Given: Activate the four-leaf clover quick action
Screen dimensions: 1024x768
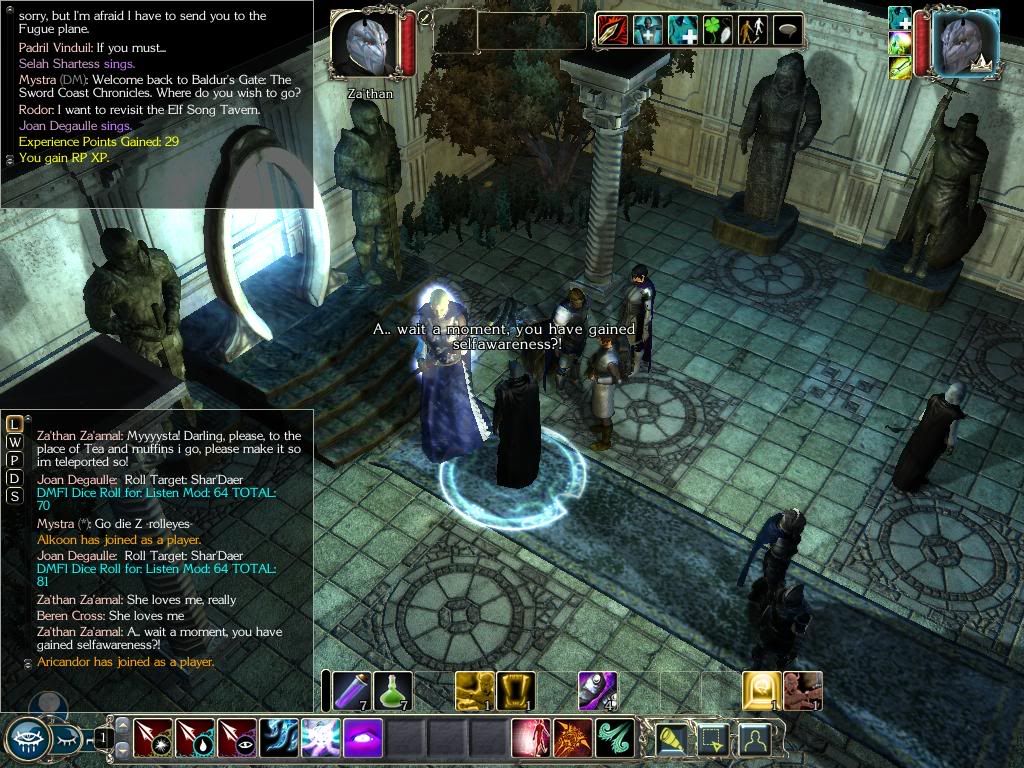Looking at the screenshot, I should (x=717, y=31).
